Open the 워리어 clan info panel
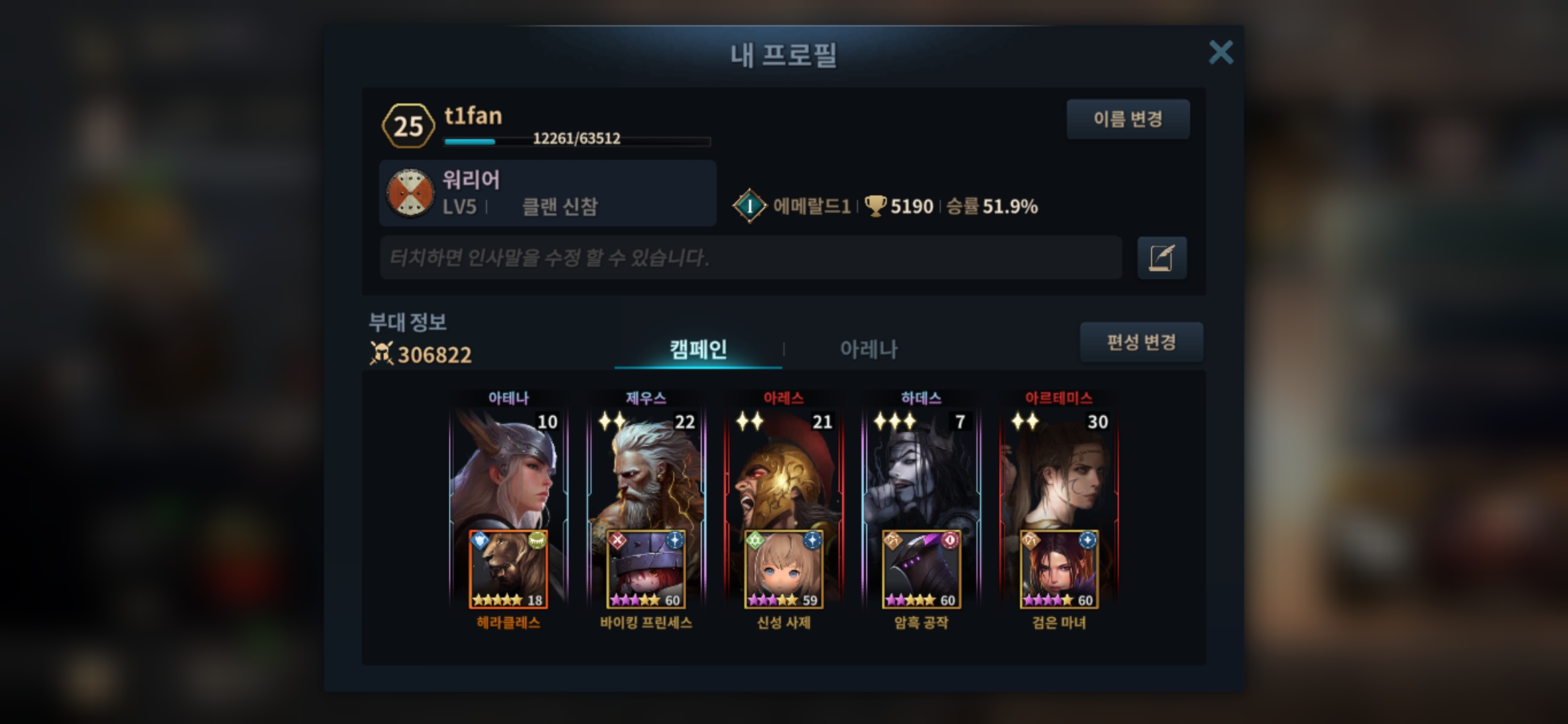Viewport: 1568px width, 724px height. coord(547,193)
